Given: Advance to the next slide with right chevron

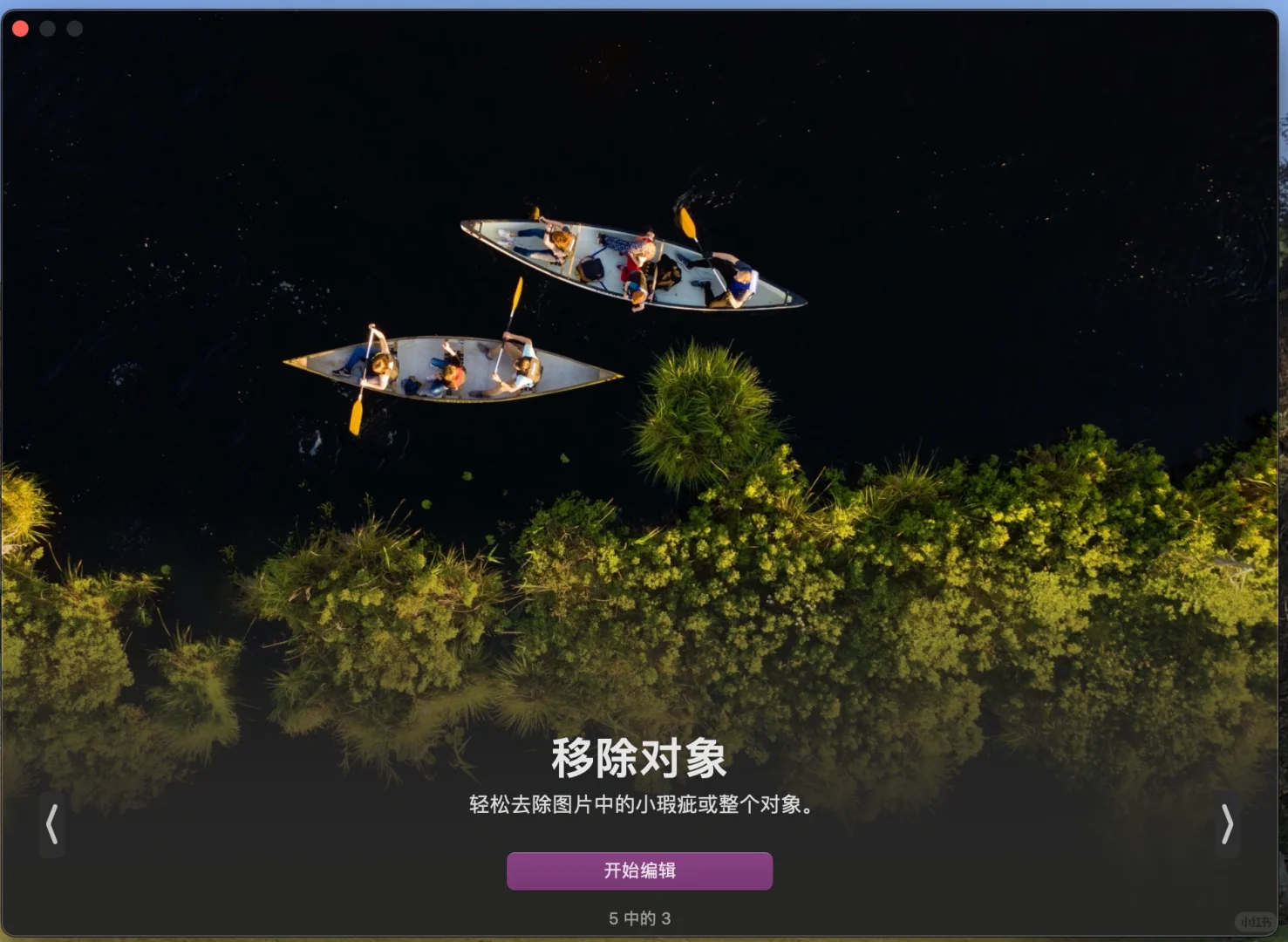Looking at the screenshot, I should click(1228, 825).
